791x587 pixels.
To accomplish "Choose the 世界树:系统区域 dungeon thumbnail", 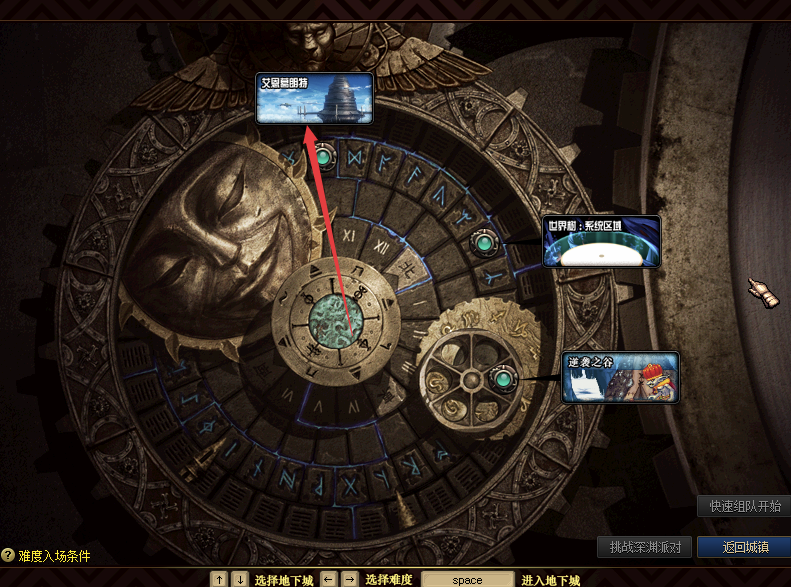I will tap(602, 241).
